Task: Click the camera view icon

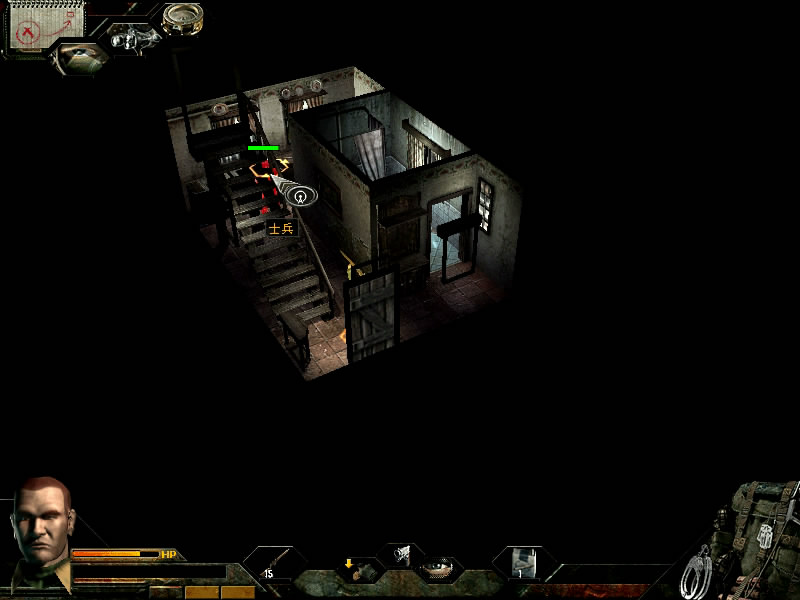Action: (x=128, y=40)
